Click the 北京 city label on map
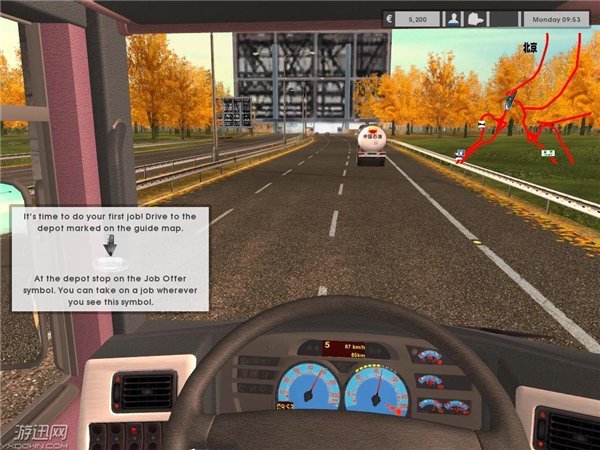Image resolution: width=600 pixels, height=450 pixels. [x=529, y=47]
